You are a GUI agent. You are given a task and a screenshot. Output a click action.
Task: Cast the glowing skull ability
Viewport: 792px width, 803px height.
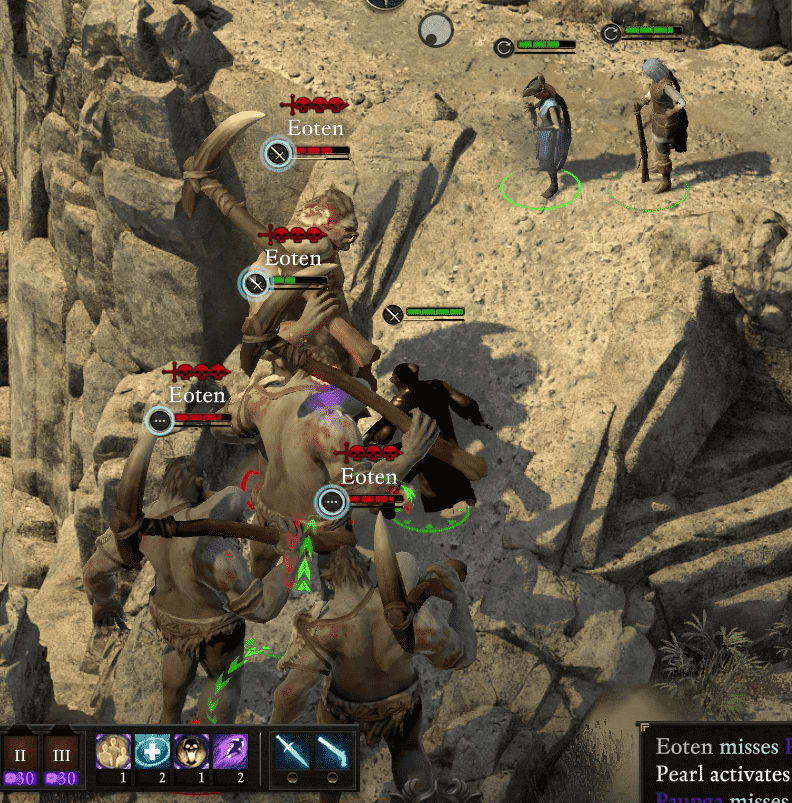point(191,751)
